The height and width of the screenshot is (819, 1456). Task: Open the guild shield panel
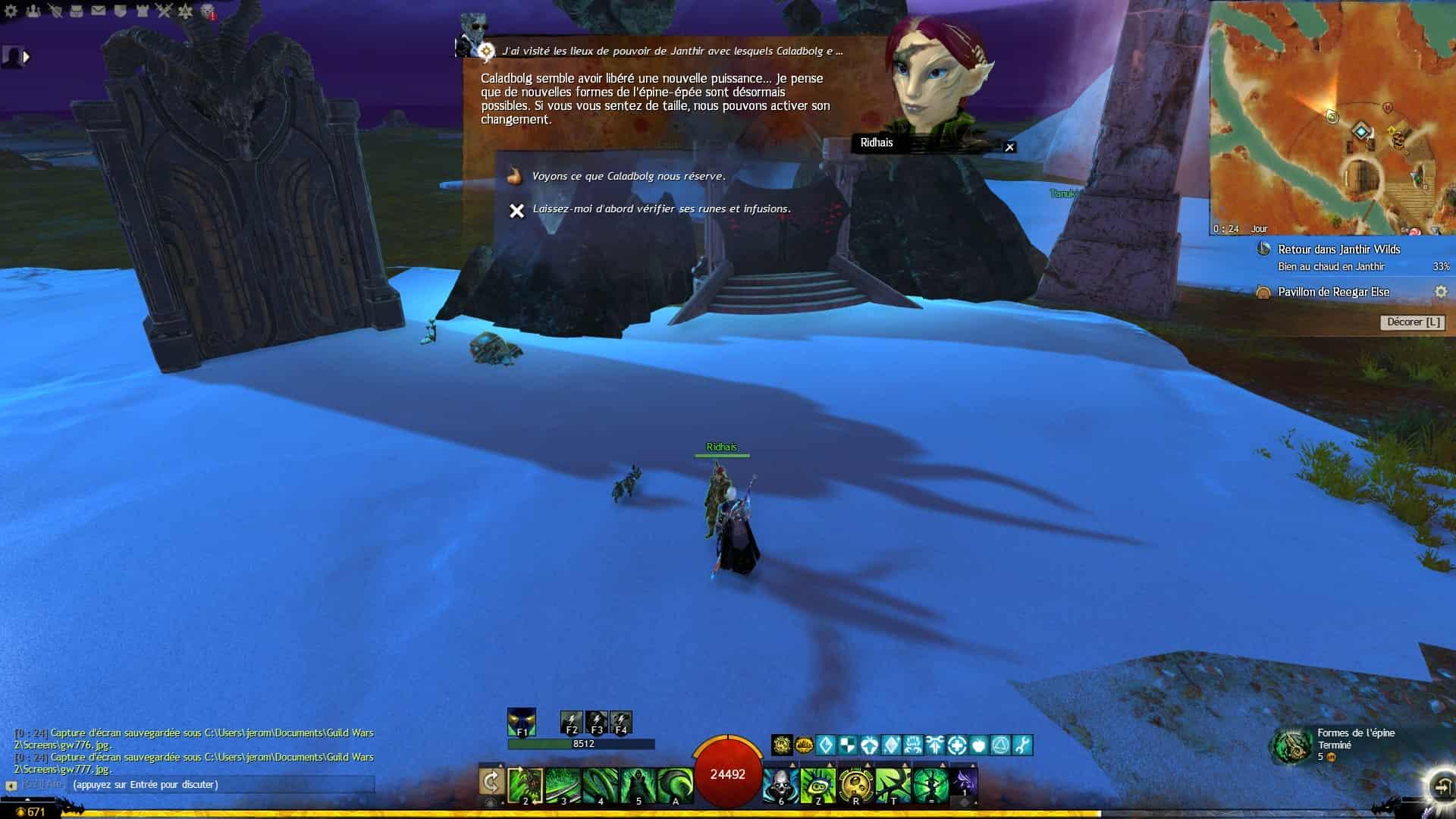pyautogui.click(x=121, y=11)
